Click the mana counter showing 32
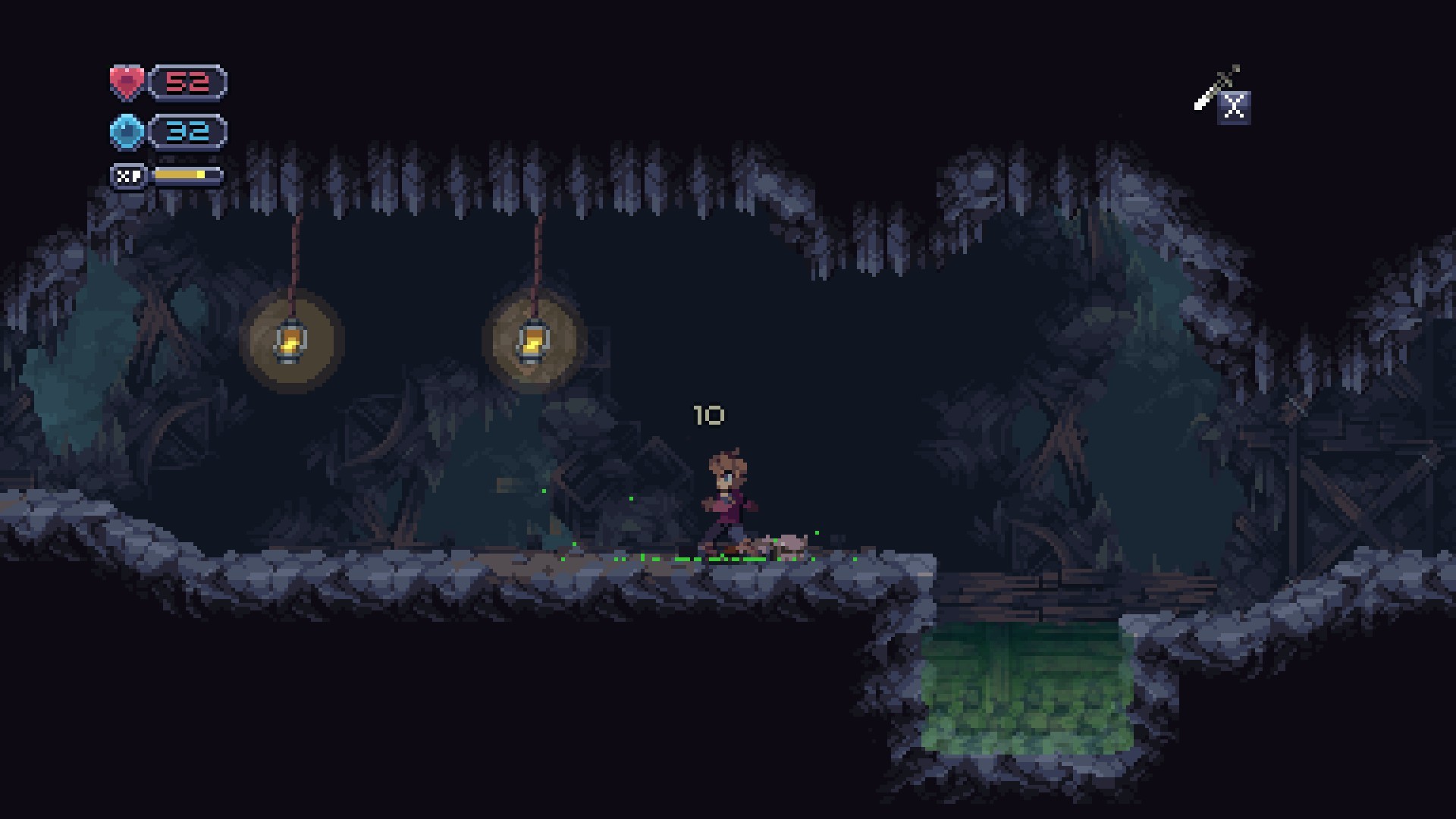 pos(191,130)
